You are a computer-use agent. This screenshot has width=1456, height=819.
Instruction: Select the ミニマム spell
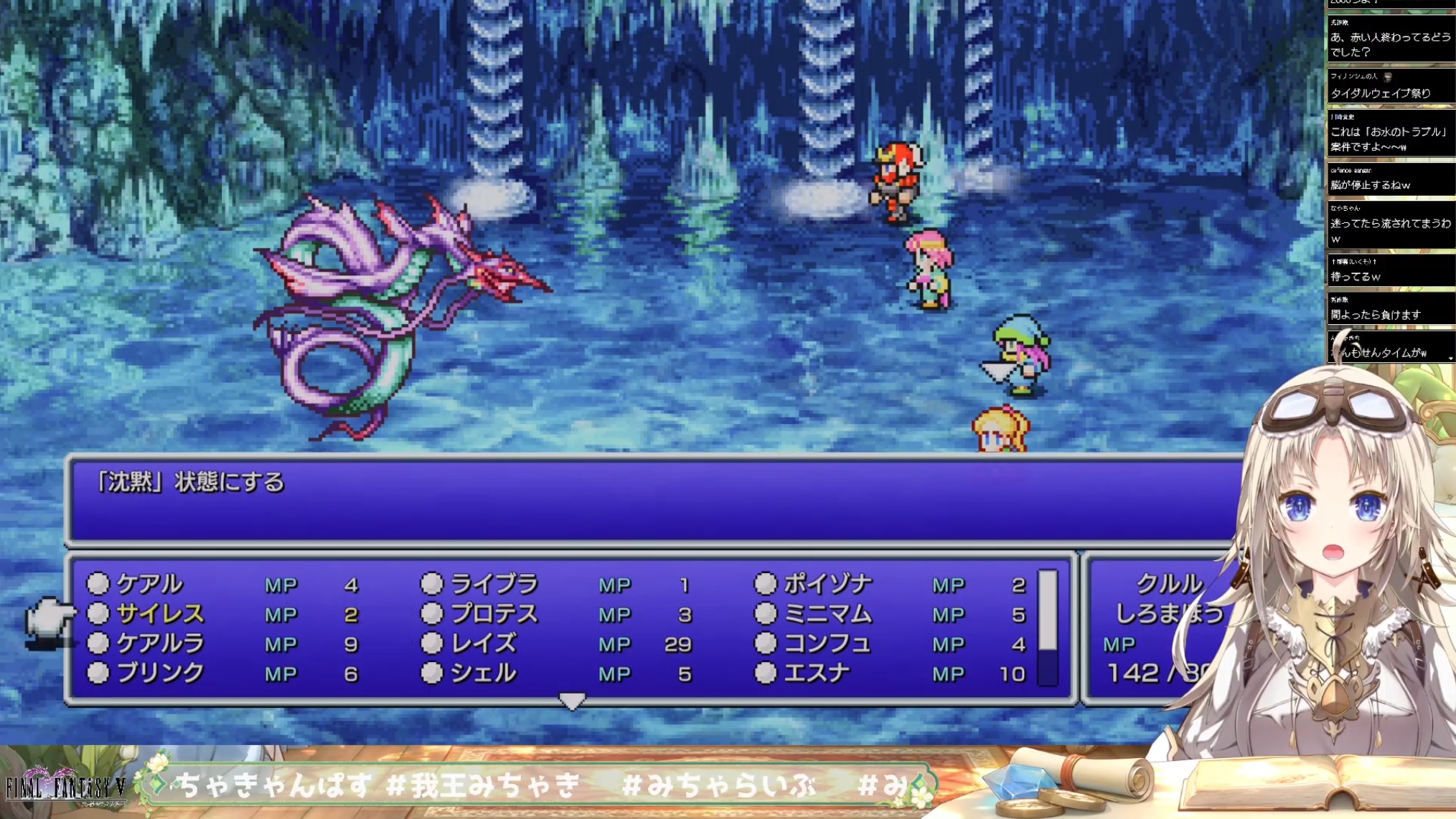pos(827,615)
